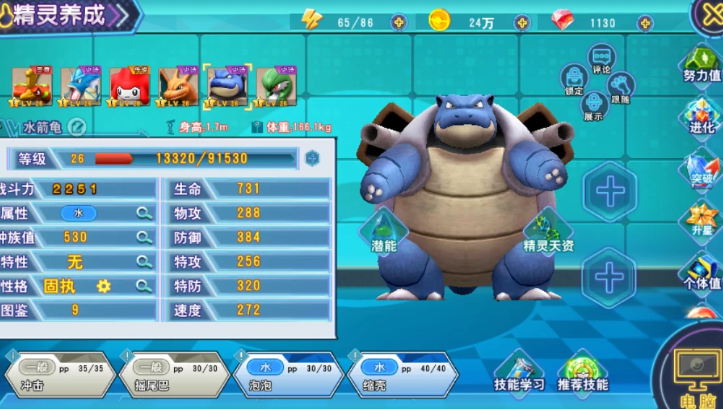Open the 展示 display icon
This screenshot has height=409, width=723.
(x=594, y=104)
